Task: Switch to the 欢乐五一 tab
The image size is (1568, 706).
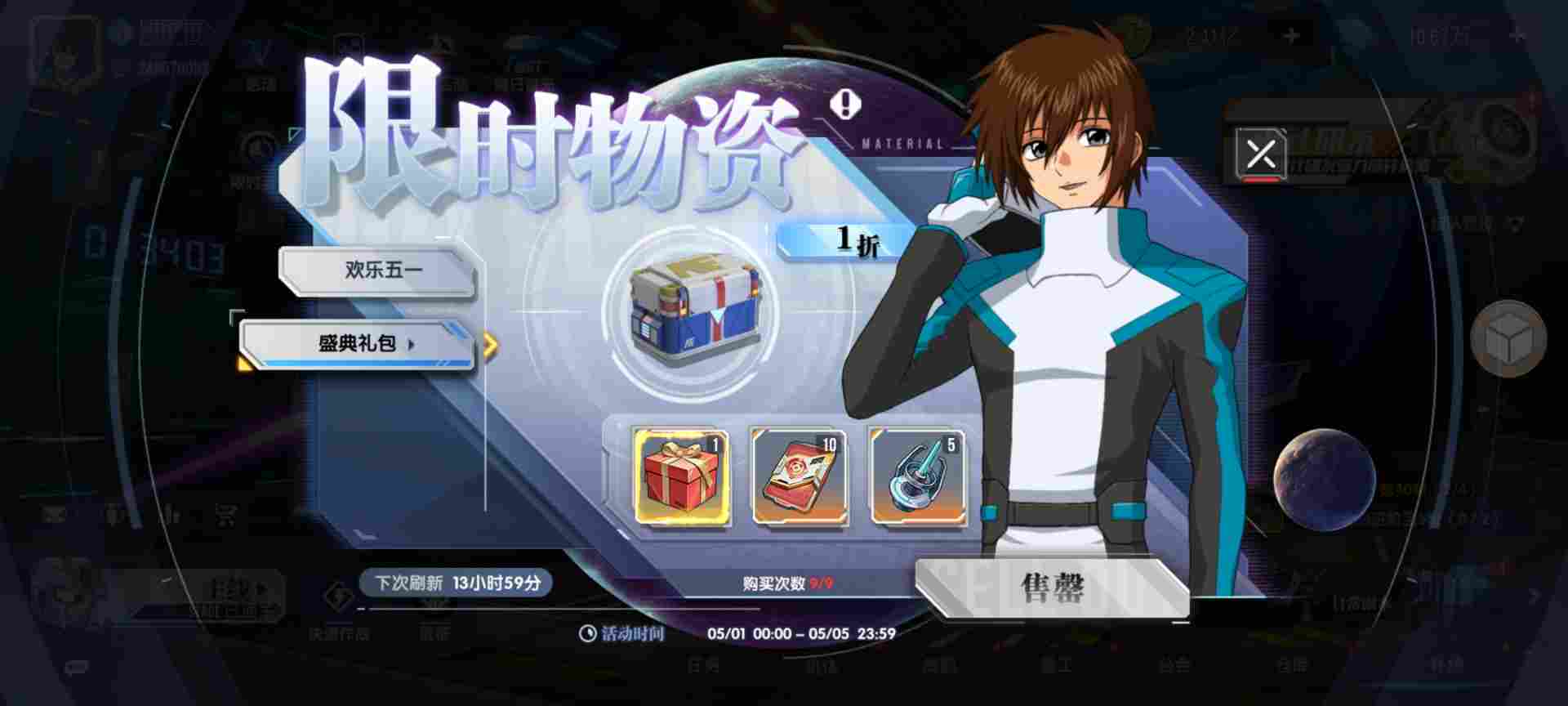Action: tap(380, 269)
